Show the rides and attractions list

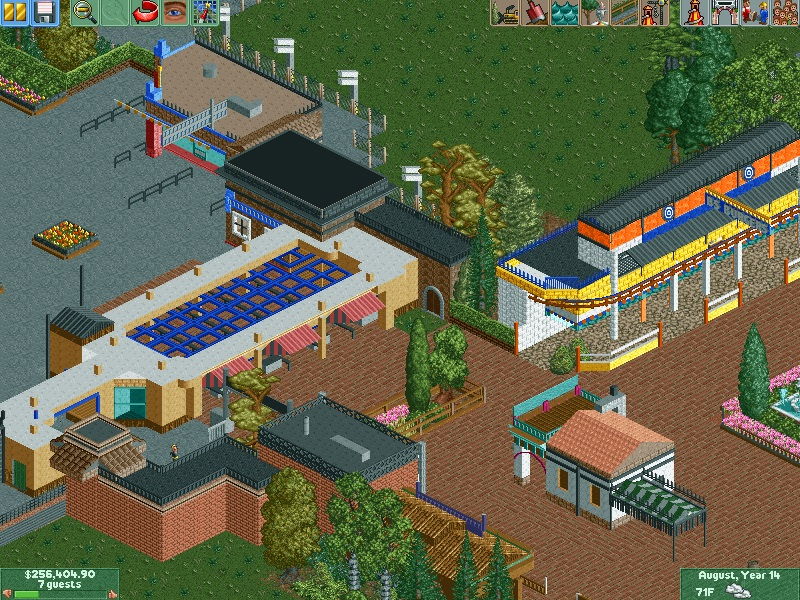691,12
